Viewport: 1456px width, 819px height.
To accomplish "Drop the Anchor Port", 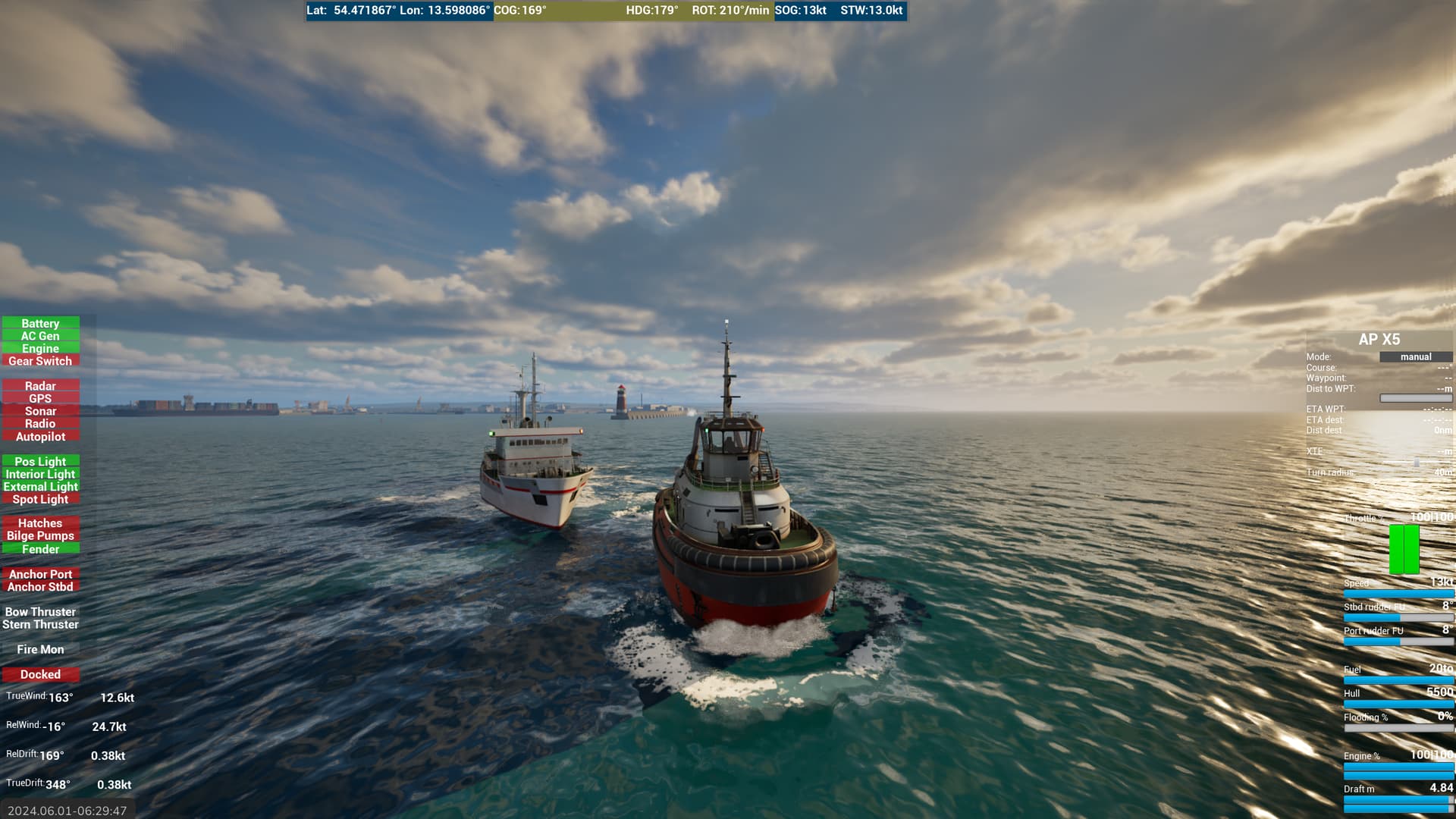I will point(40,574).
